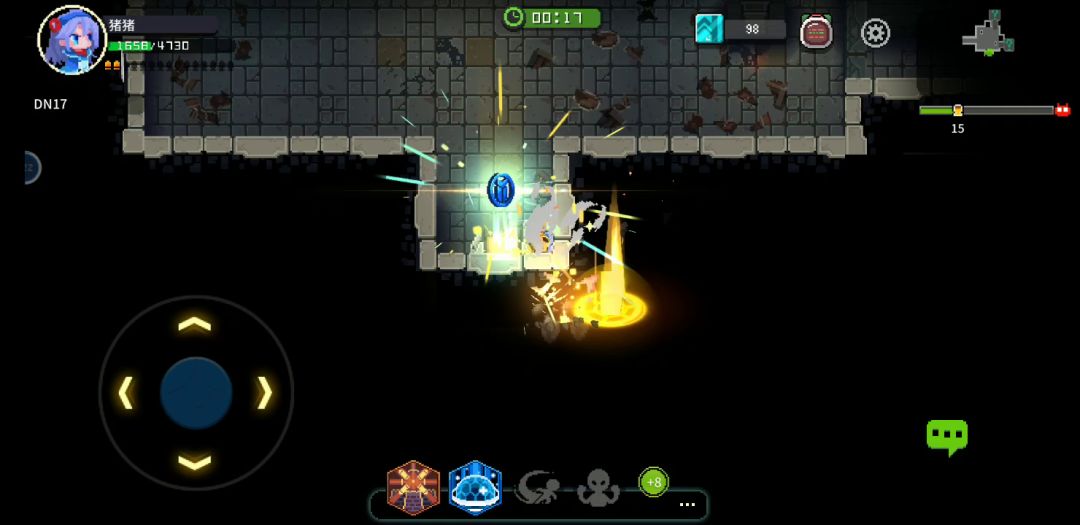
Task: Tap the cyan crystal currency icon
Action: pos(709,29)
